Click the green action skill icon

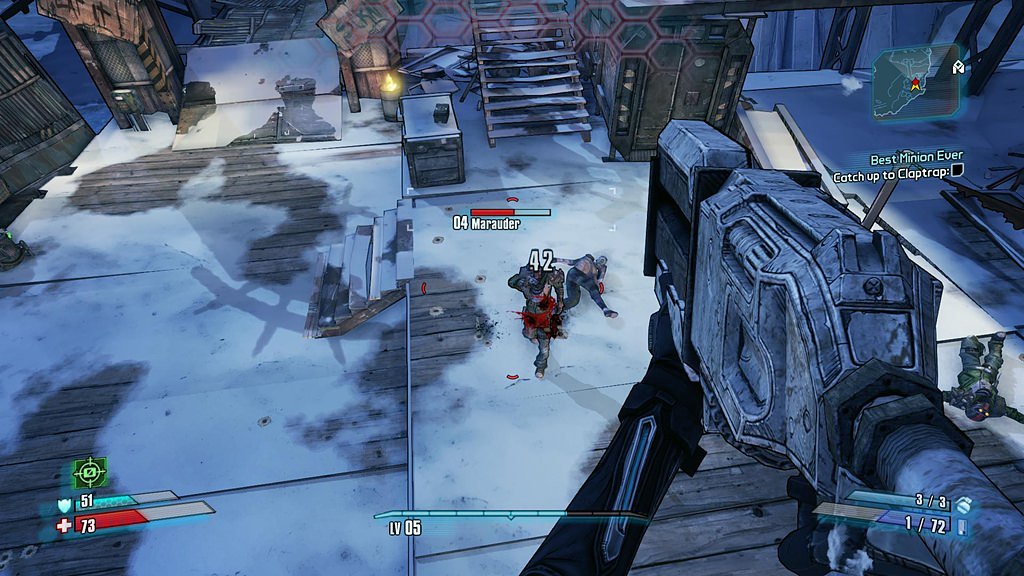pos(90,471)
